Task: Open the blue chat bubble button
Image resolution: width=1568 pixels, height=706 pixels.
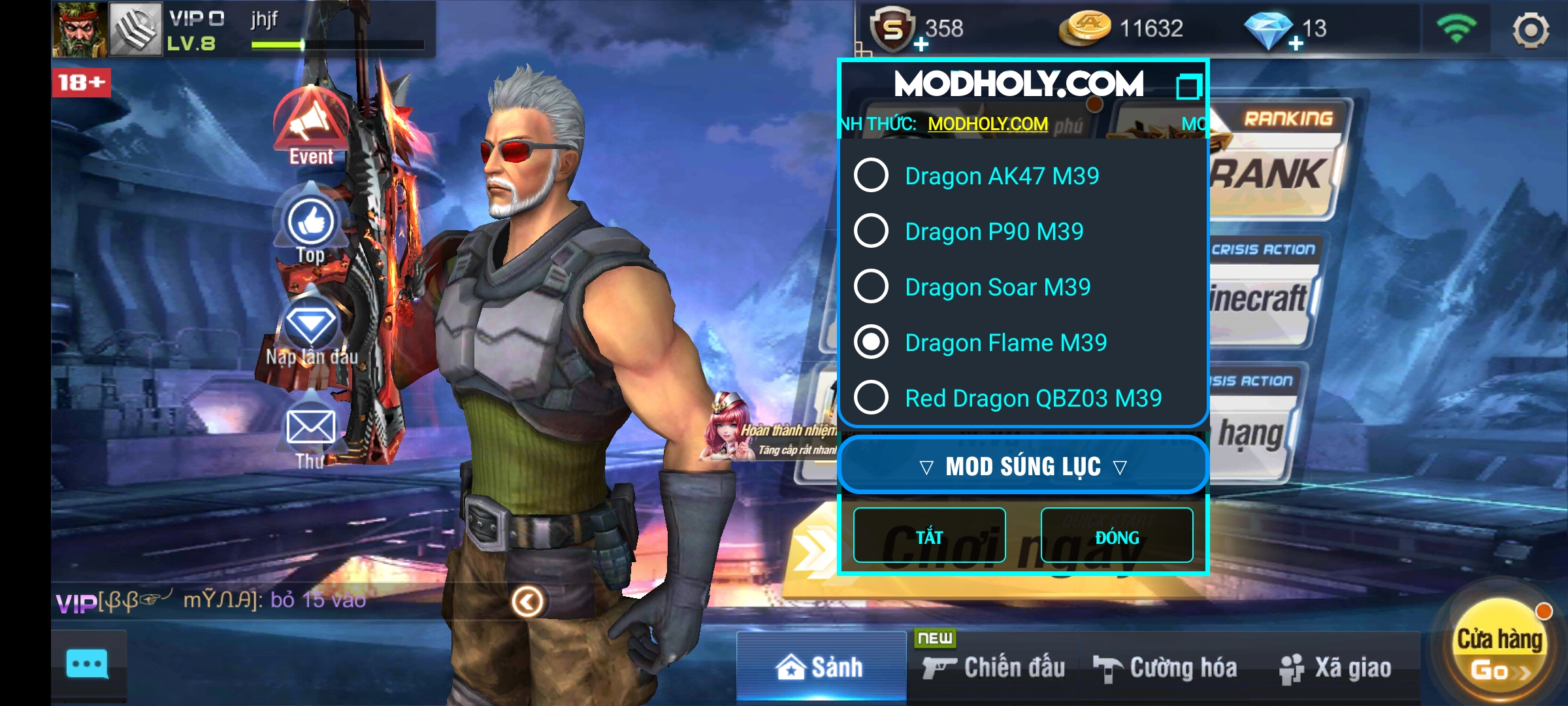Action: [88, 665]
